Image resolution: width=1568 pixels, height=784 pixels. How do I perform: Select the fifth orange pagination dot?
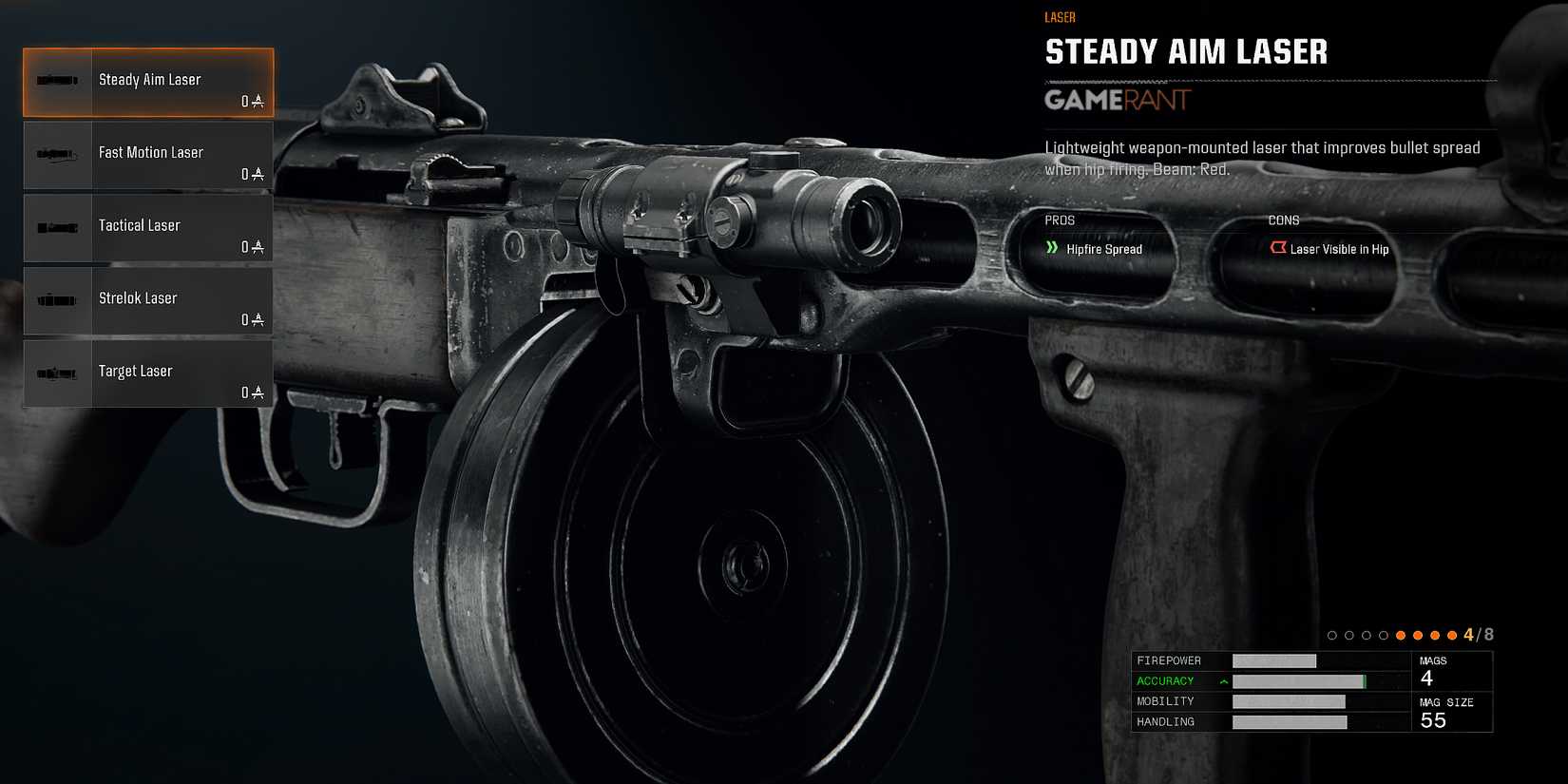coord(1400,635)
